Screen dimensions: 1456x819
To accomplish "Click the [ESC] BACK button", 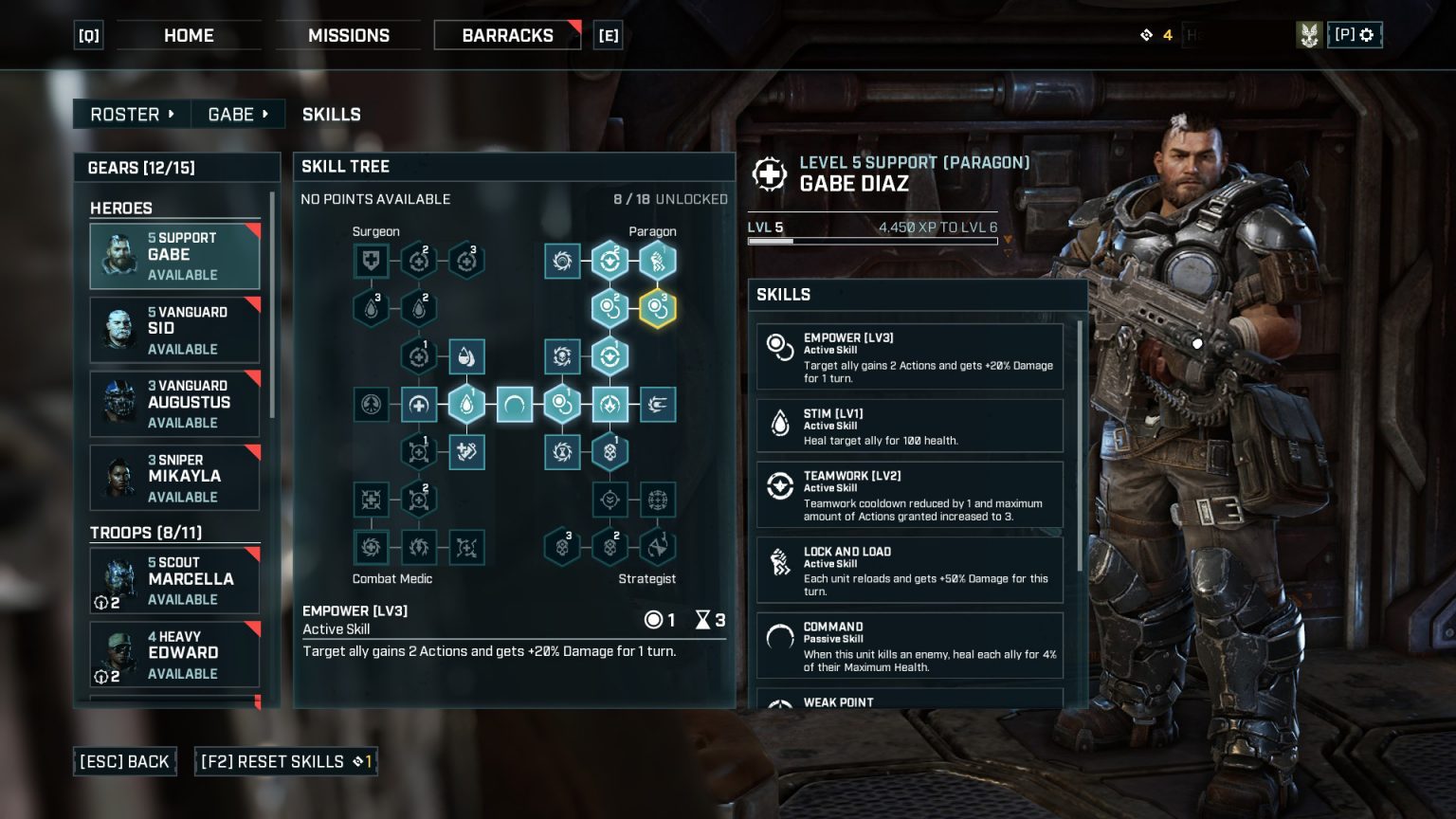I will click(124, 761).
